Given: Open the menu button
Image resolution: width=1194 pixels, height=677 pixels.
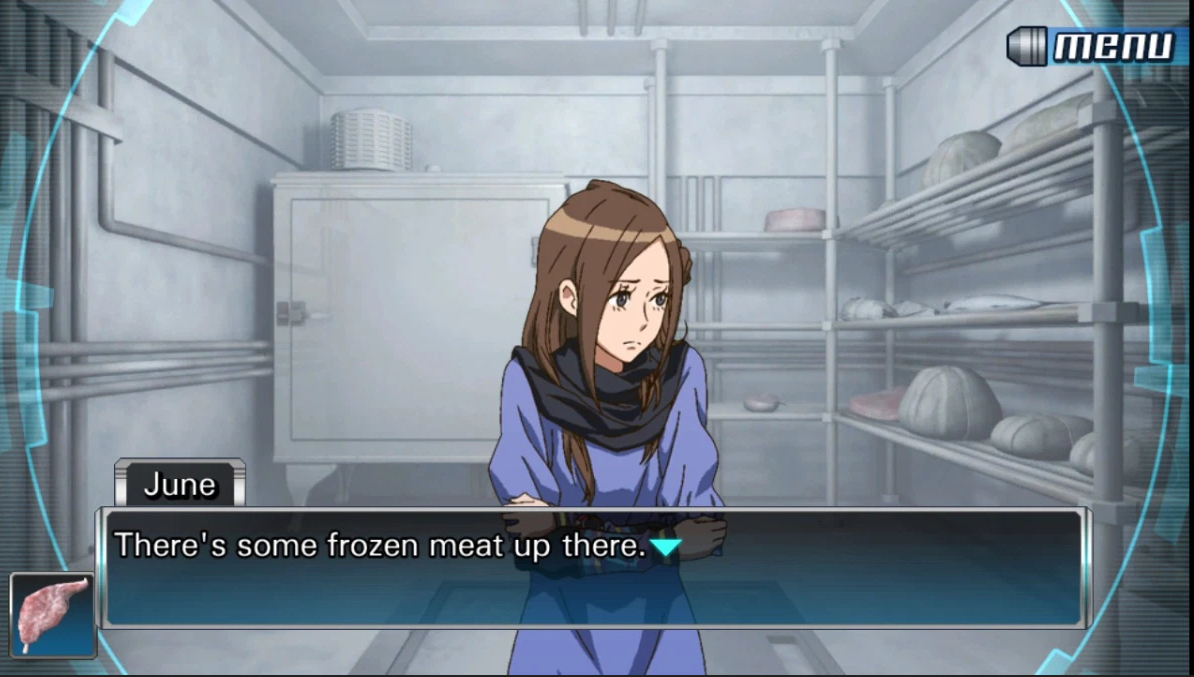Looking at the screenshot, I should pos(1092,46).
